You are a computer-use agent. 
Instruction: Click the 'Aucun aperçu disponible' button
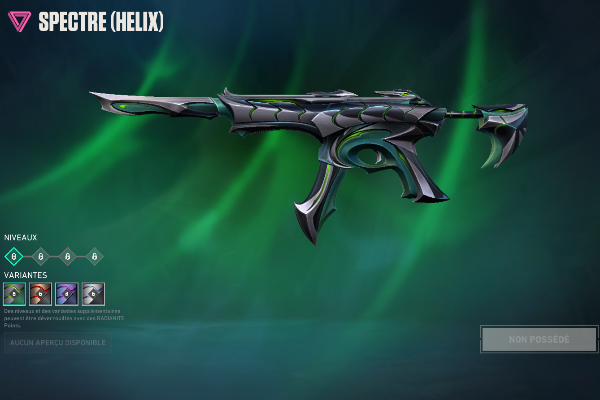pos(57,344)
